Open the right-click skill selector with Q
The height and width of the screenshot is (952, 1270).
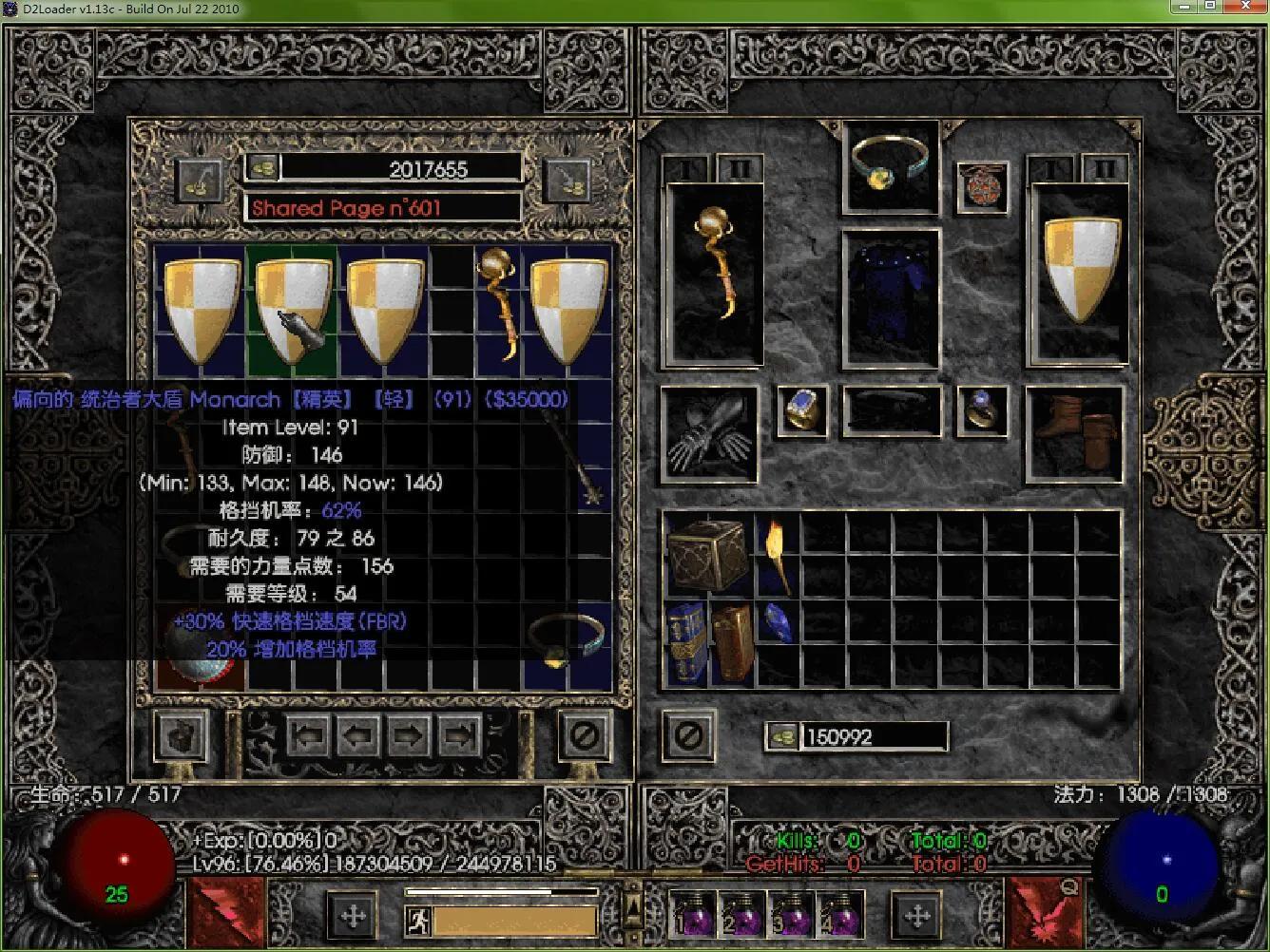(x=1043, y=912)
